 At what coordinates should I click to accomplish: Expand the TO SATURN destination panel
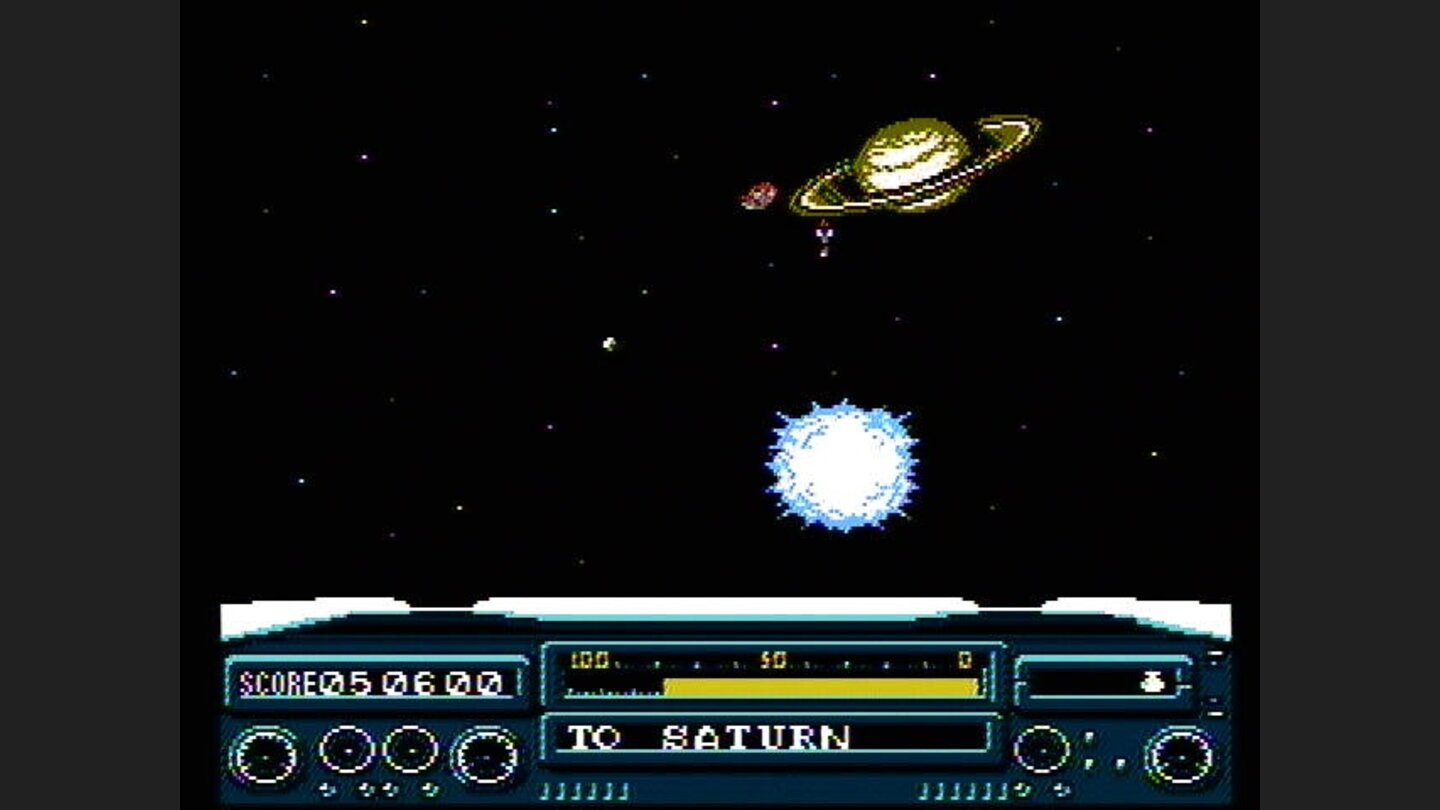coord(770,740)
